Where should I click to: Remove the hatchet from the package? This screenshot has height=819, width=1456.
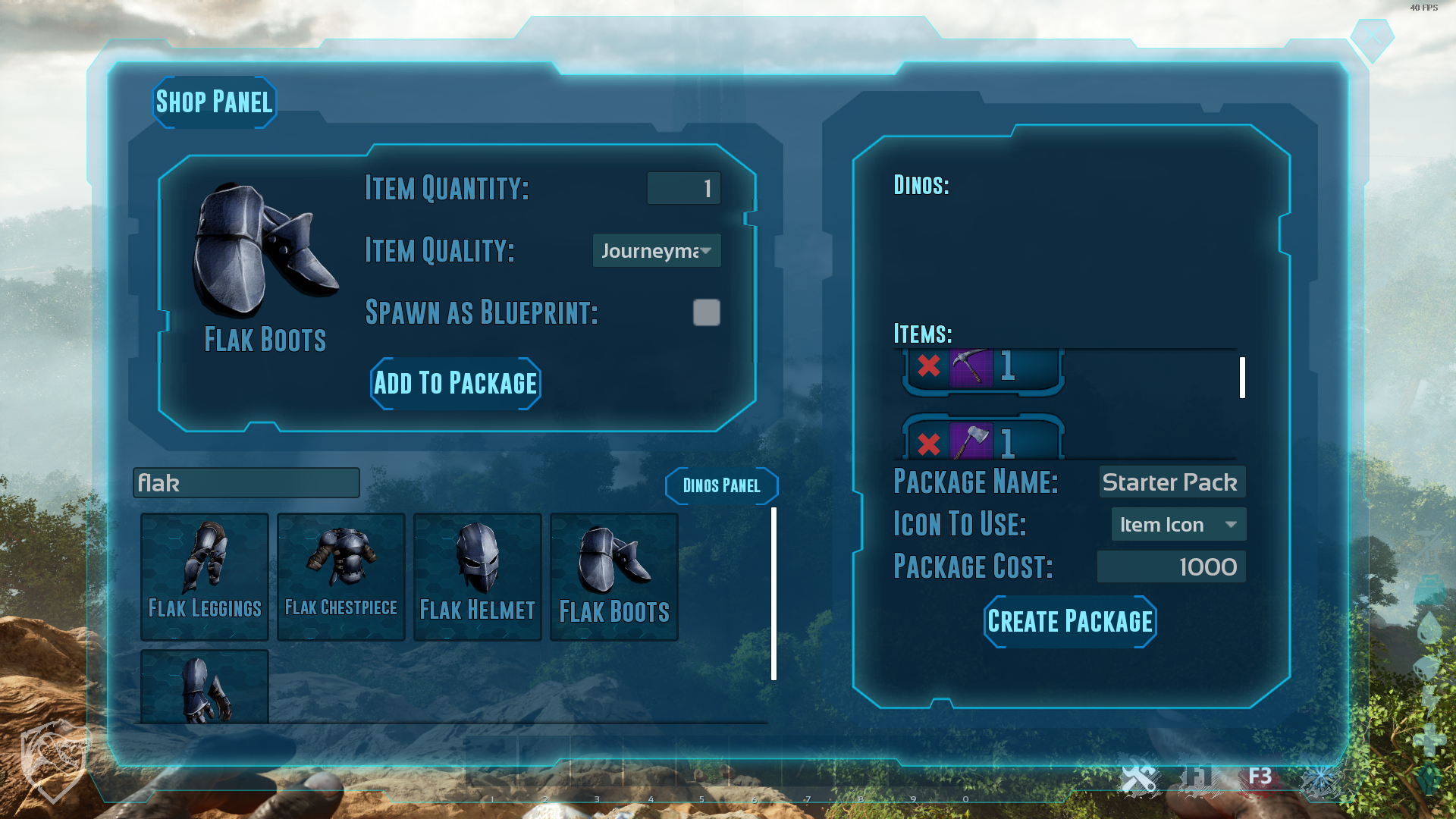click(x=929, y=444)
